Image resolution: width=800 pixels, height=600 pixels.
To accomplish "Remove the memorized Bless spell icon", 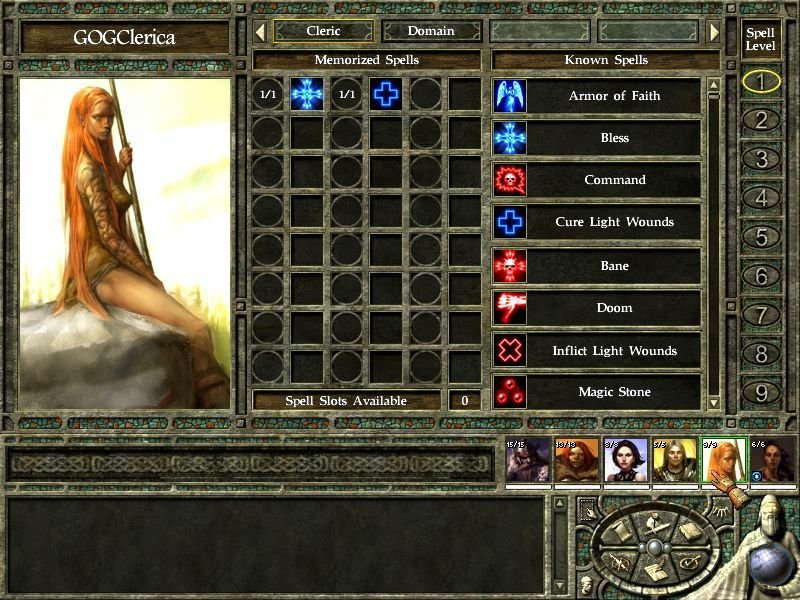I will [307, 95].
